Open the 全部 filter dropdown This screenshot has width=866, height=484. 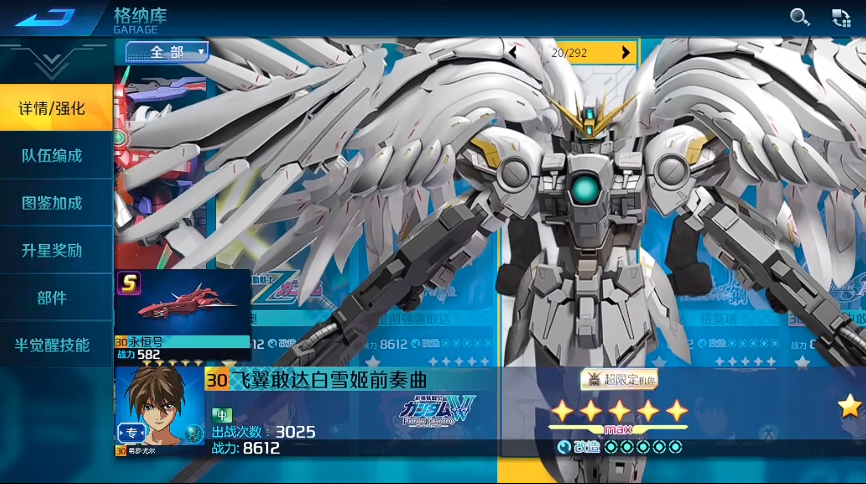pos(166,51)
